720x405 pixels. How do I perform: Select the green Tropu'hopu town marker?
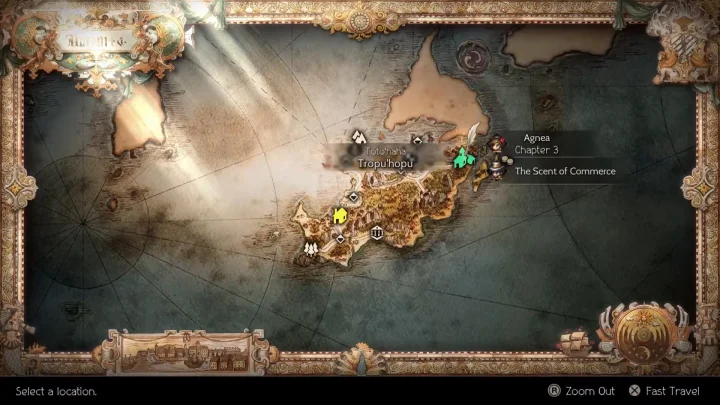coord(461,157)
